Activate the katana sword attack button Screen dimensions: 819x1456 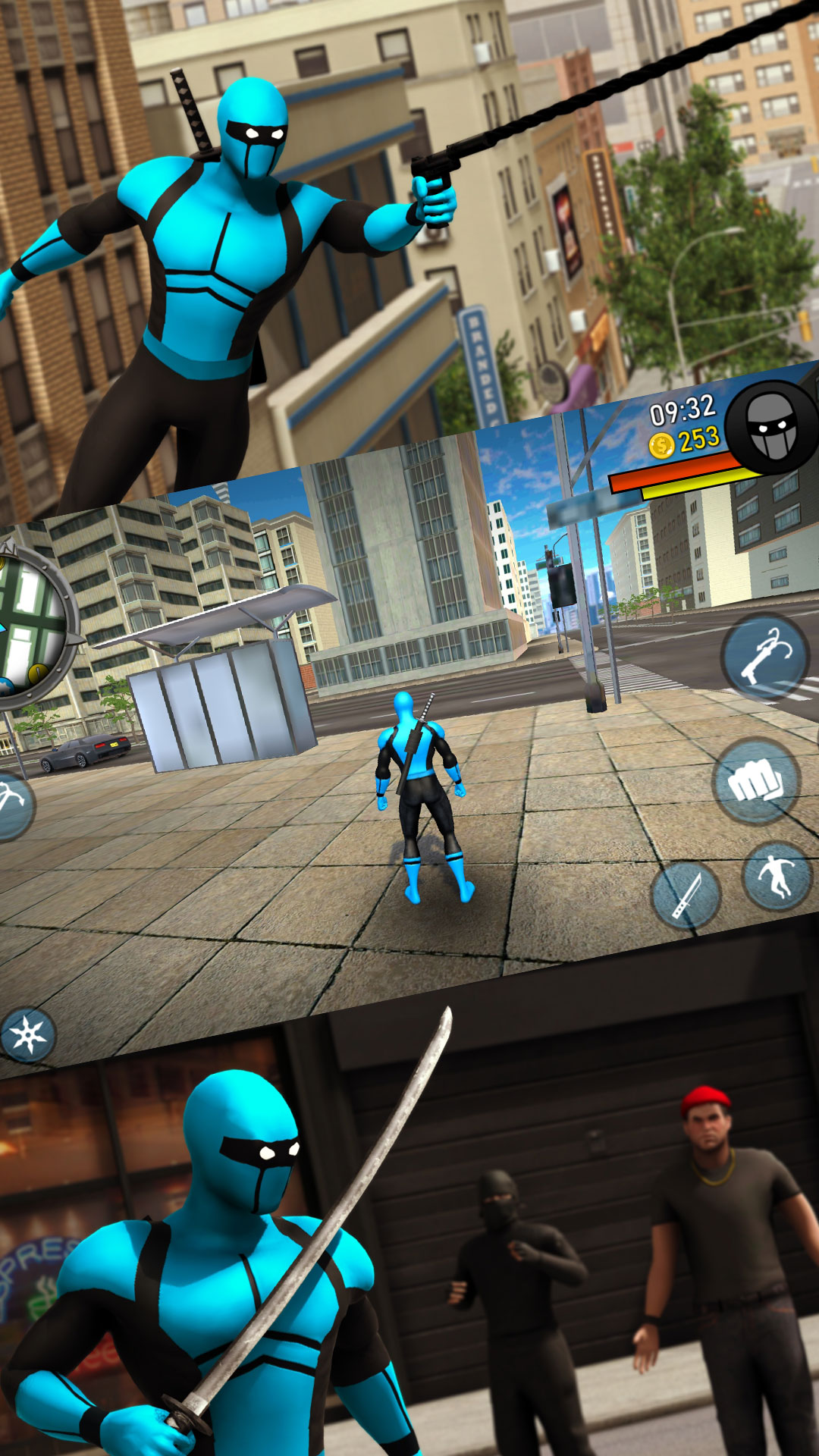tap(686, 895)
